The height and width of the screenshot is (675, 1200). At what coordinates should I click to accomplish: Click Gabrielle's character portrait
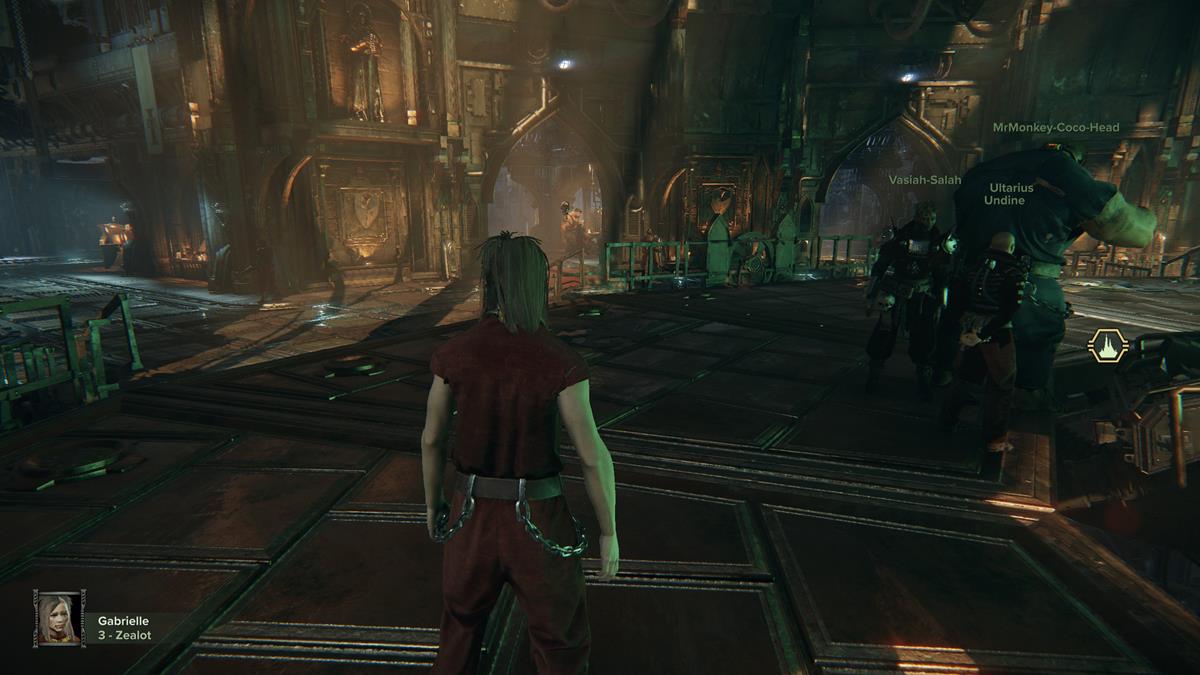click(x=58, y=617)
